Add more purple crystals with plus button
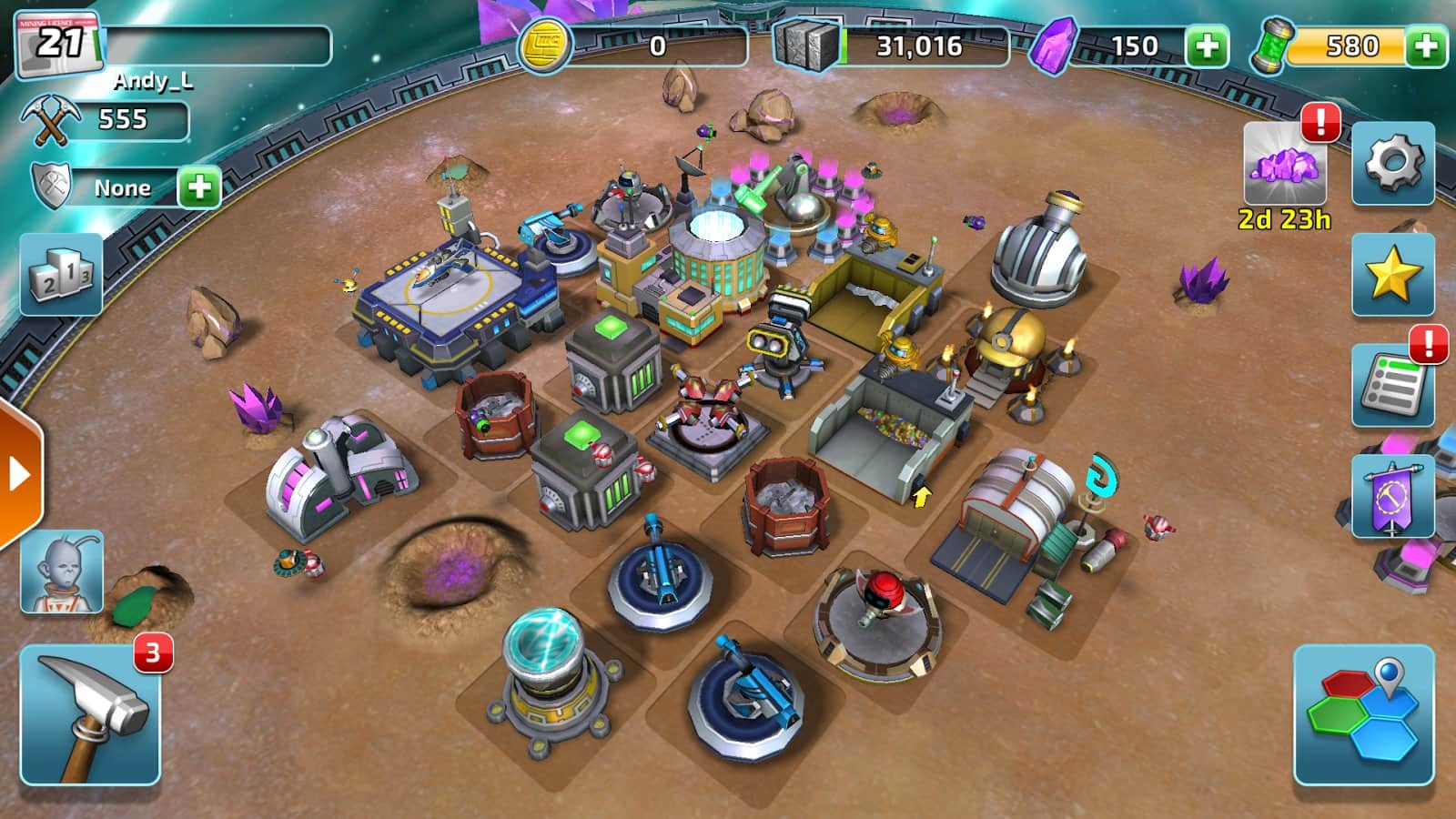This screenshot has height=819, width=1456. click(x=1207, y=45)
